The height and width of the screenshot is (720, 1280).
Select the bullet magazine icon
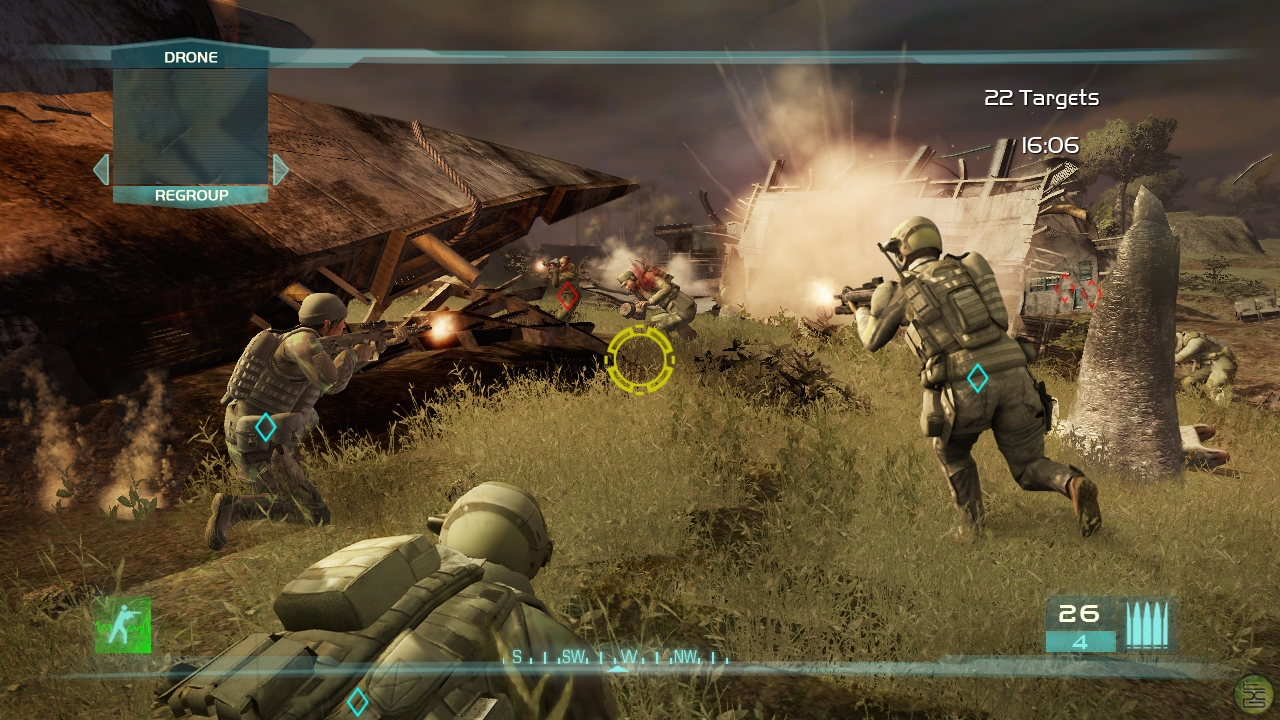(1145, 626)
